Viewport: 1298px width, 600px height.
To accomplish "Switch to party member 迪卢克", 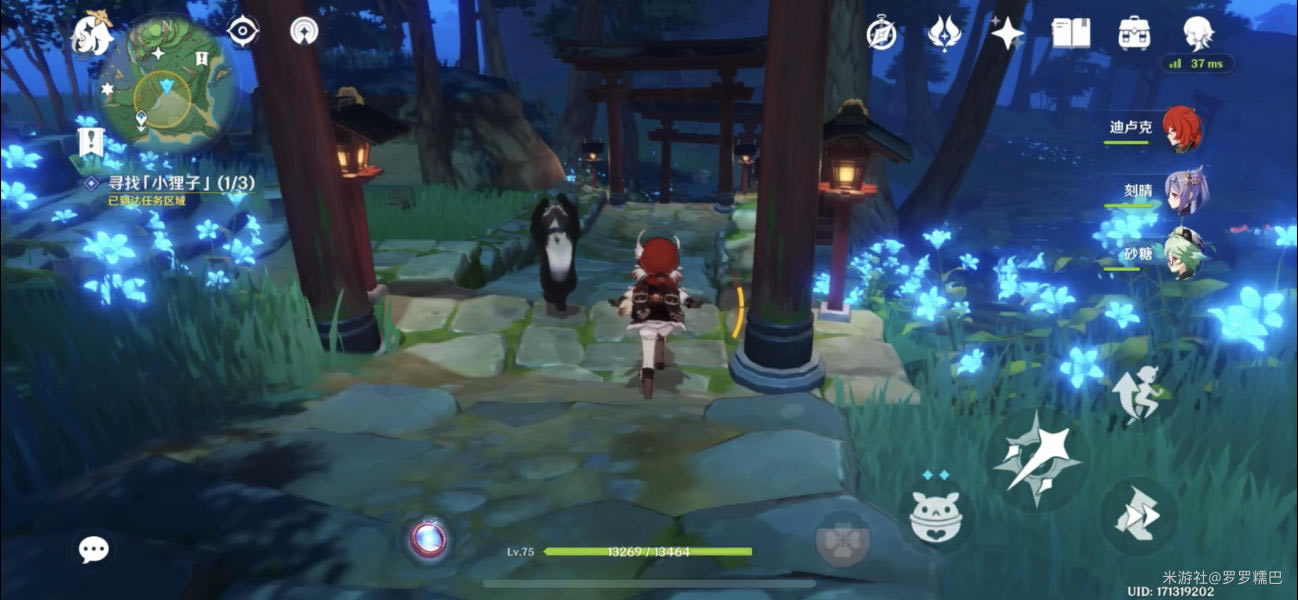I will (1183, 130).
